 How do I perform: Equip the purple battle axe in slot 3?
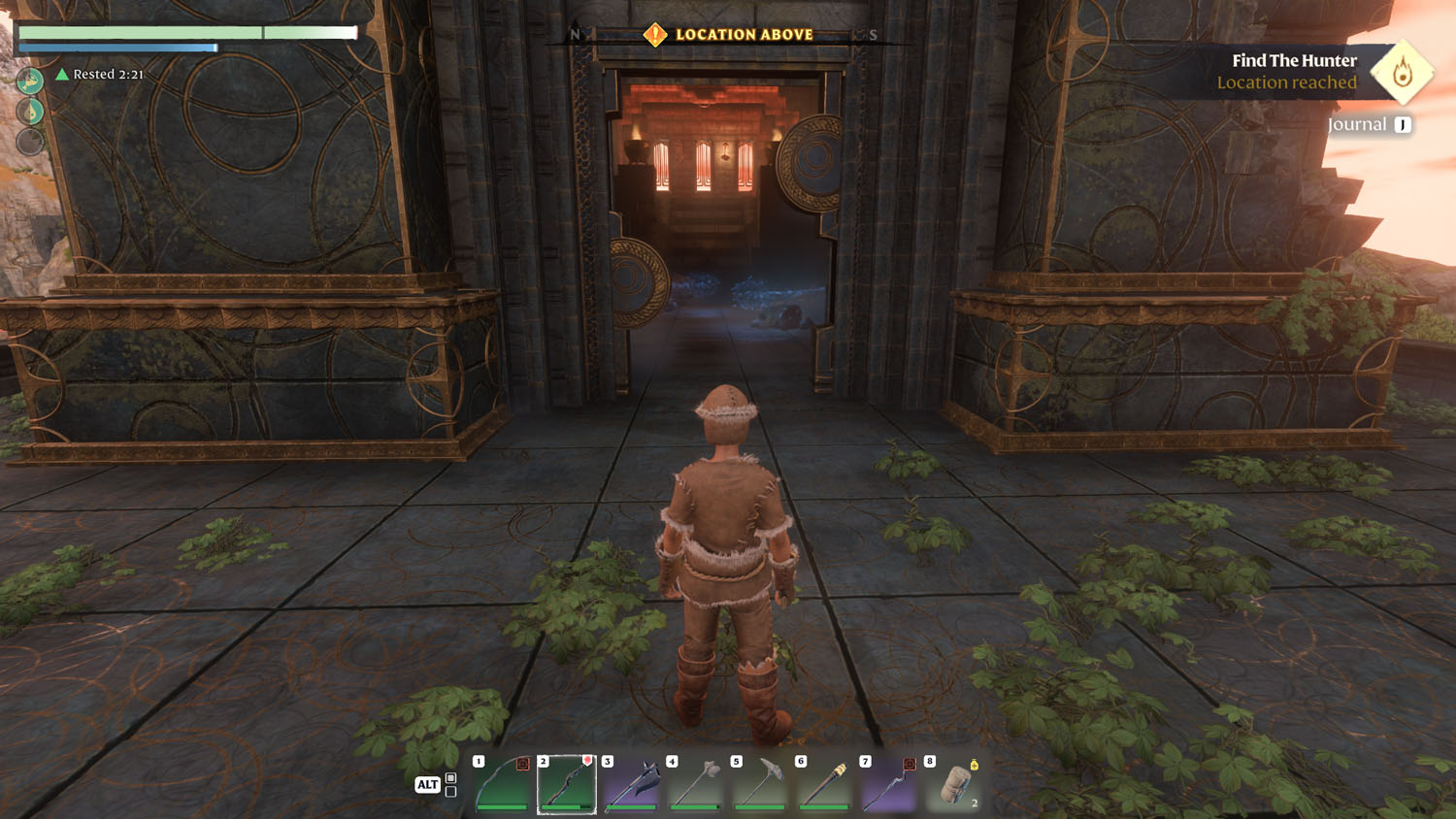pyautogui.click(x=631, y=783)
